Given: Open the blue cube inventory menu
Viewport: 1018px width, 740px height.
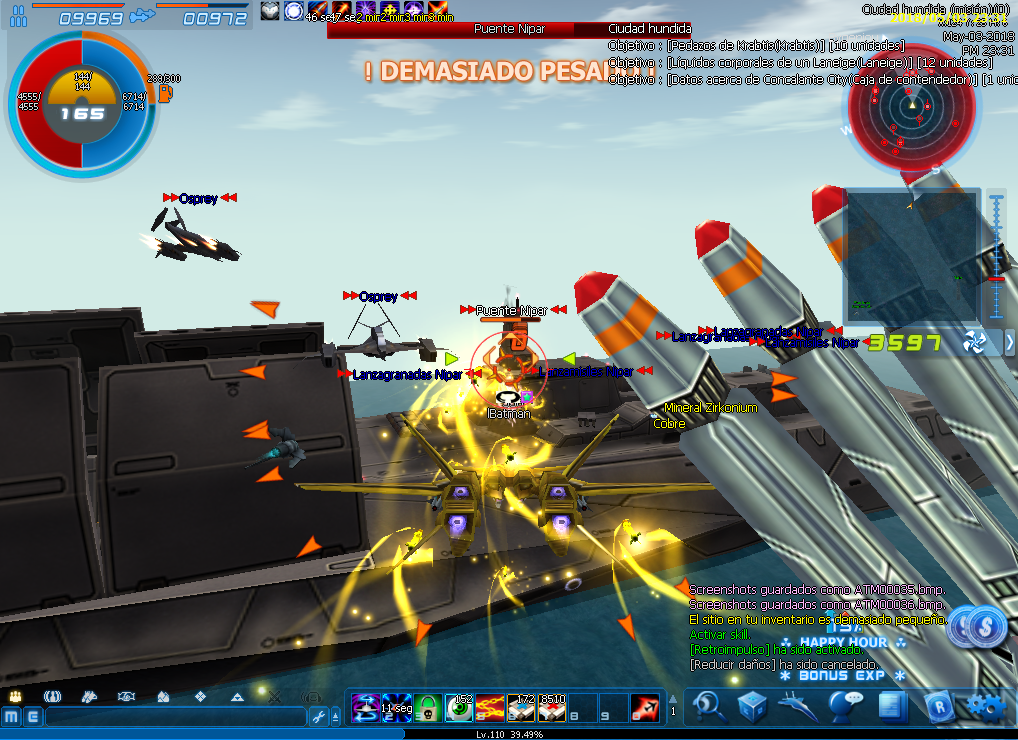Looking at the screenshot, I should pyautogui.click(x=752, y=706).
